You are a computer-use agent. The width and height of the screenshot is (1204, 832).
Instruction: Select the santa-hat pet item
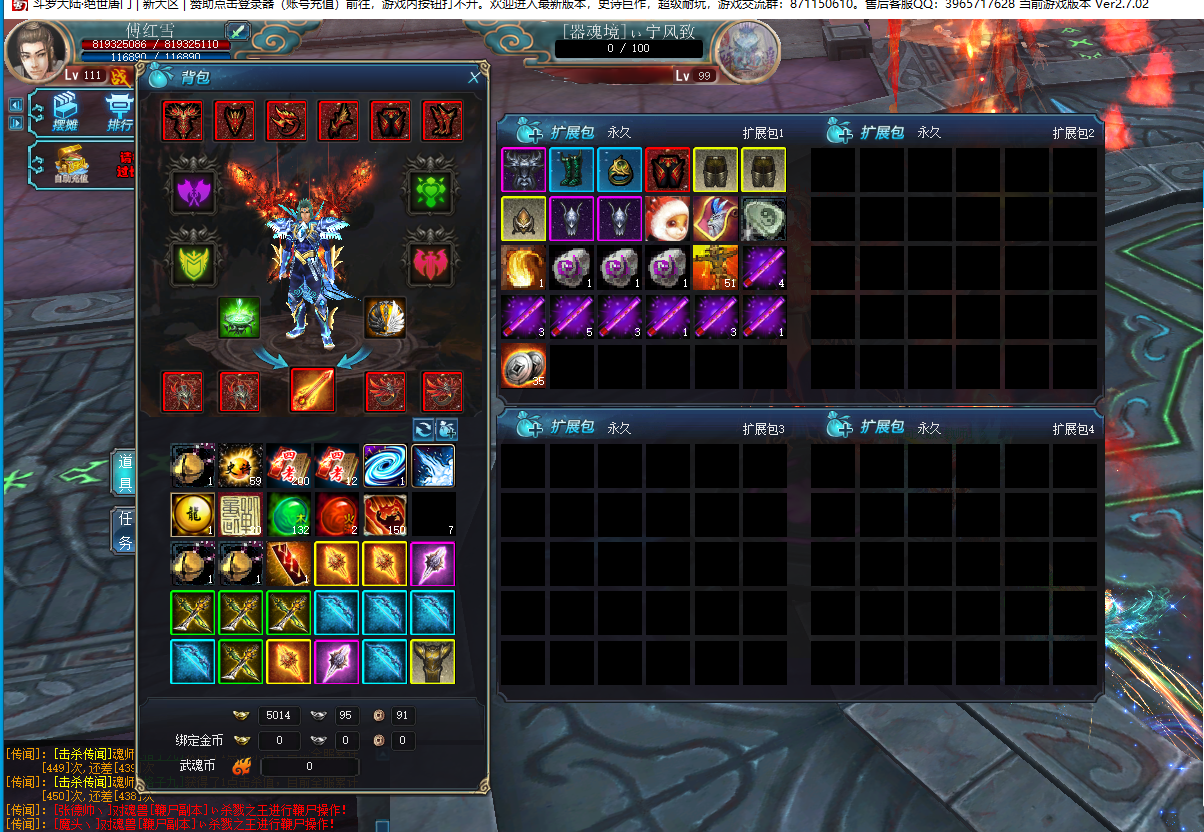click(x=667, y=218)
